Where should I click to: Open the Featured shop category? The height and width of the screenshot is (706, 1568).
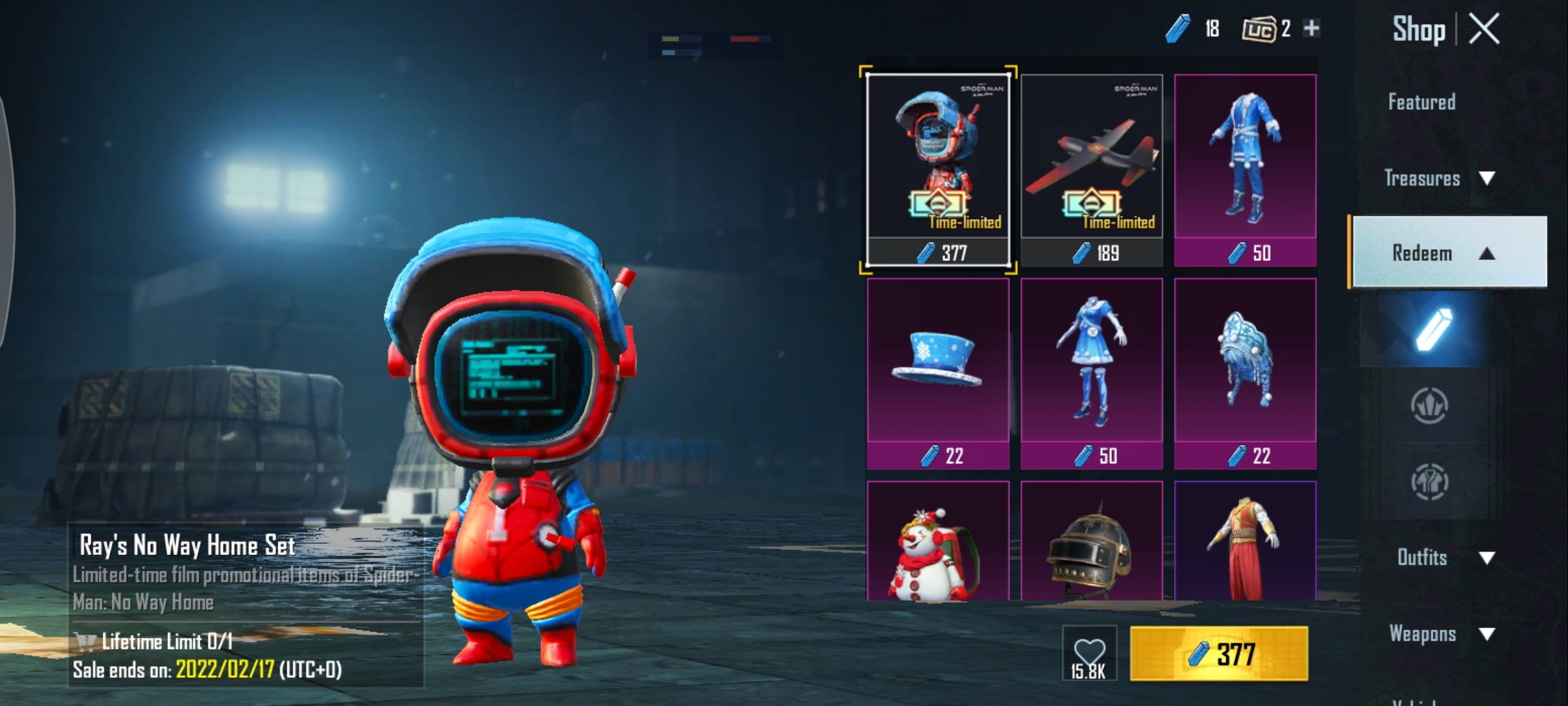[x=1422, y=102]
